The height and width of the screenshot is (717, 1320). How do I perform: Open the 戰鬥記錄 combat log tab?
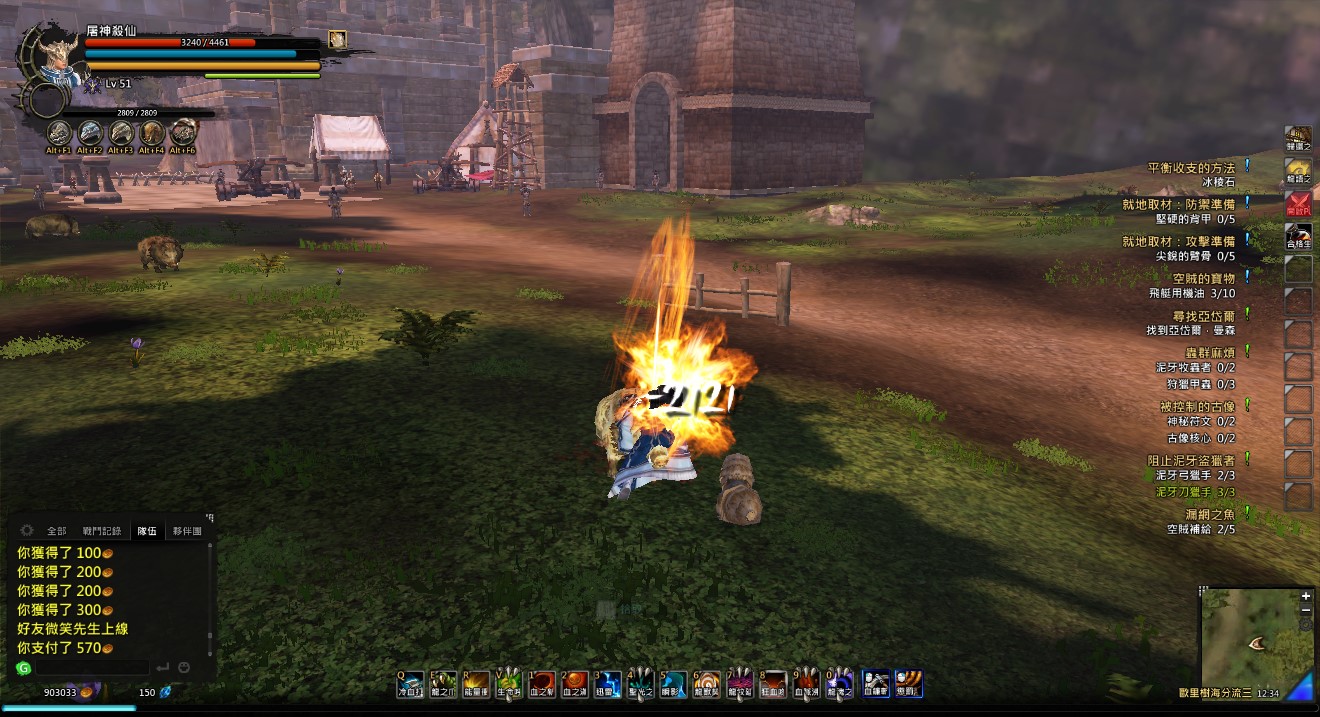[x=102, y=531]
